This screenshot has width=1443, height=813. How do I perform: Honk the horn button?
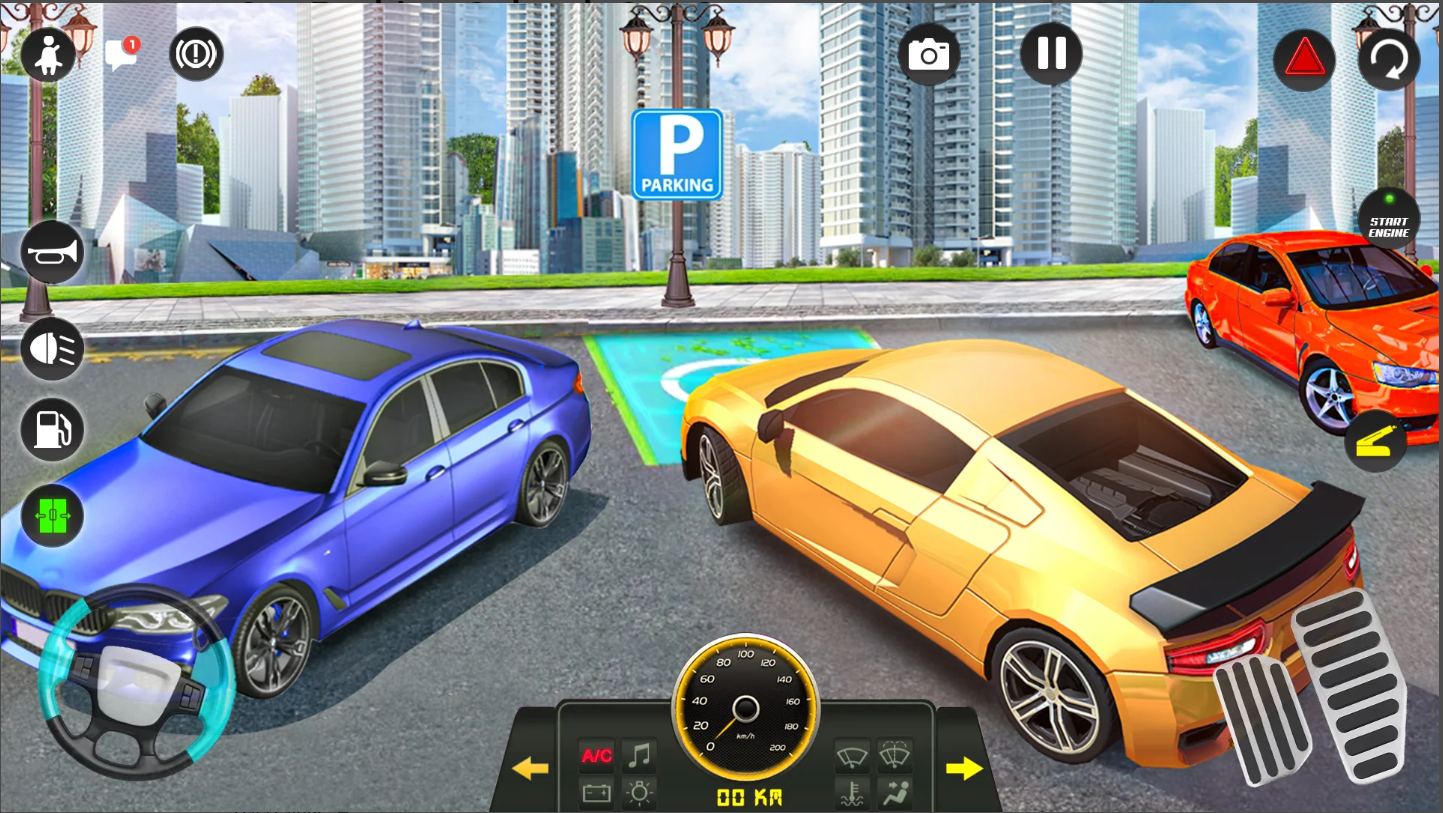tap(52, 251)
